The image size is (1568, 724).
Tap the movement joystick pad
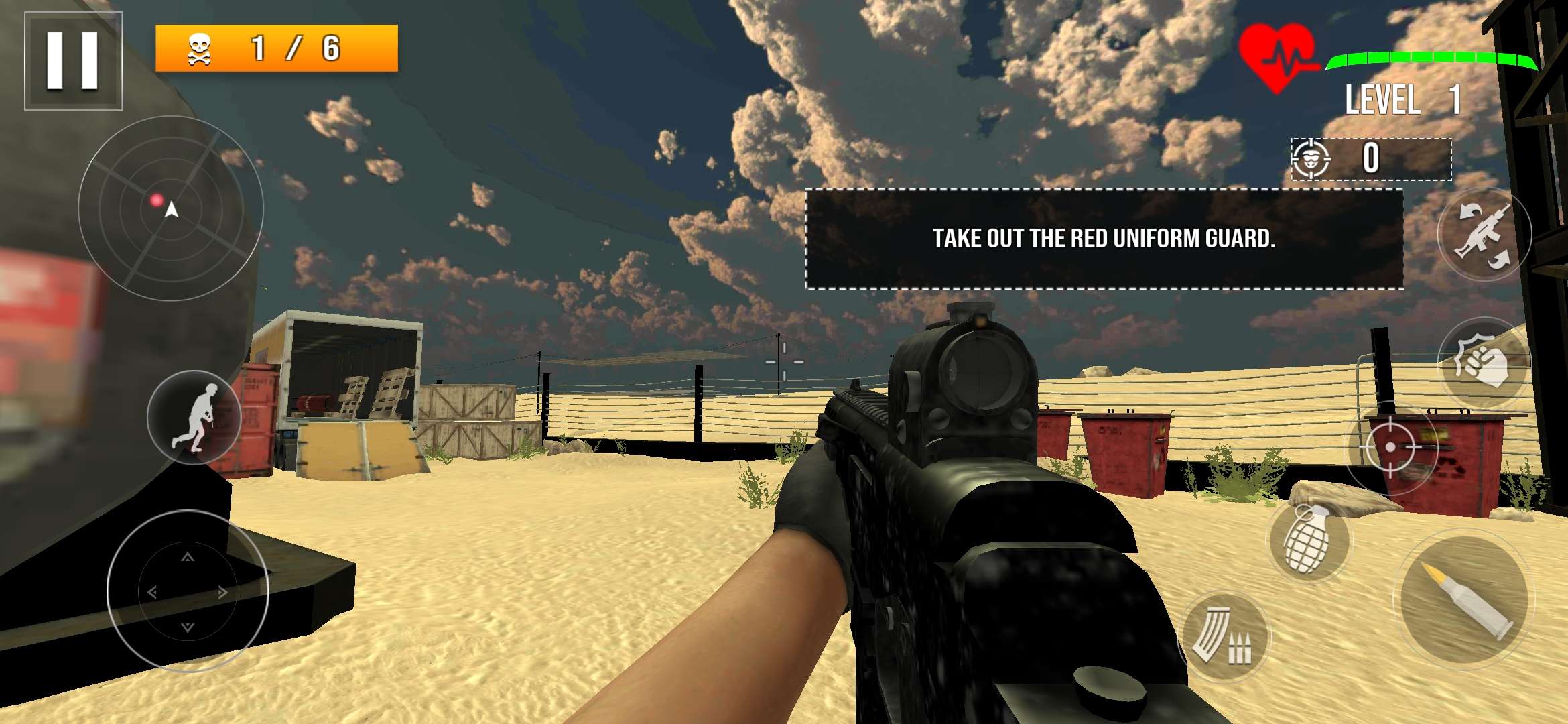[188, 591]
